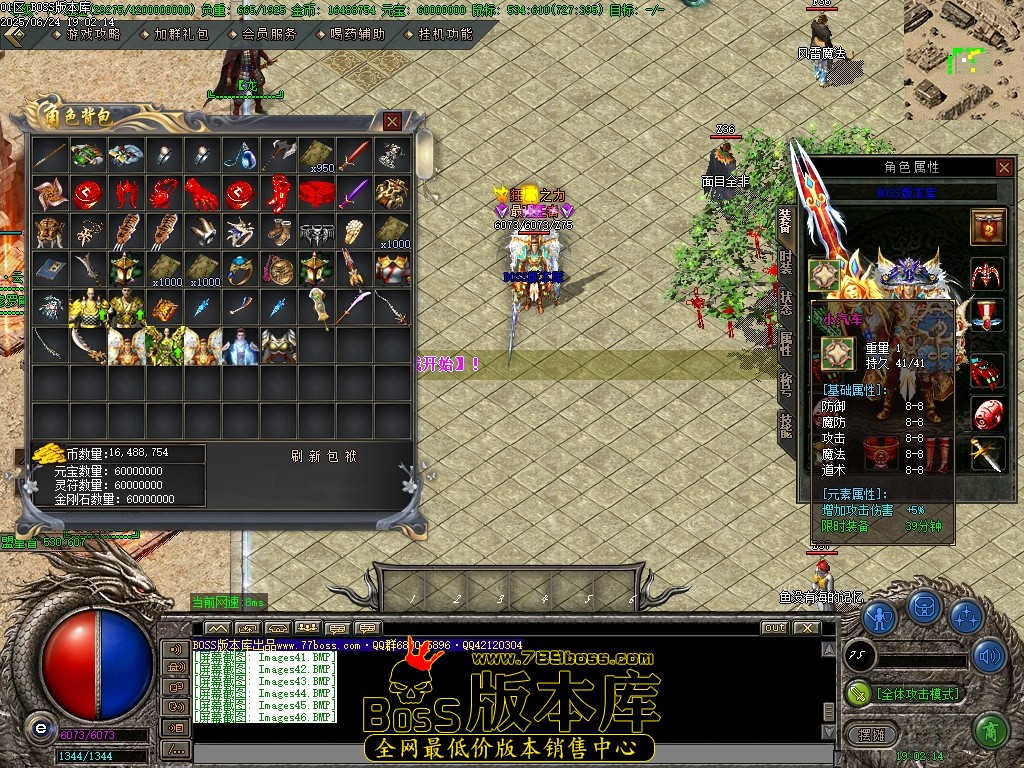This screenshot has height=768, width=1024.
Task: Click the out button above chat
Action: (774, 628)
